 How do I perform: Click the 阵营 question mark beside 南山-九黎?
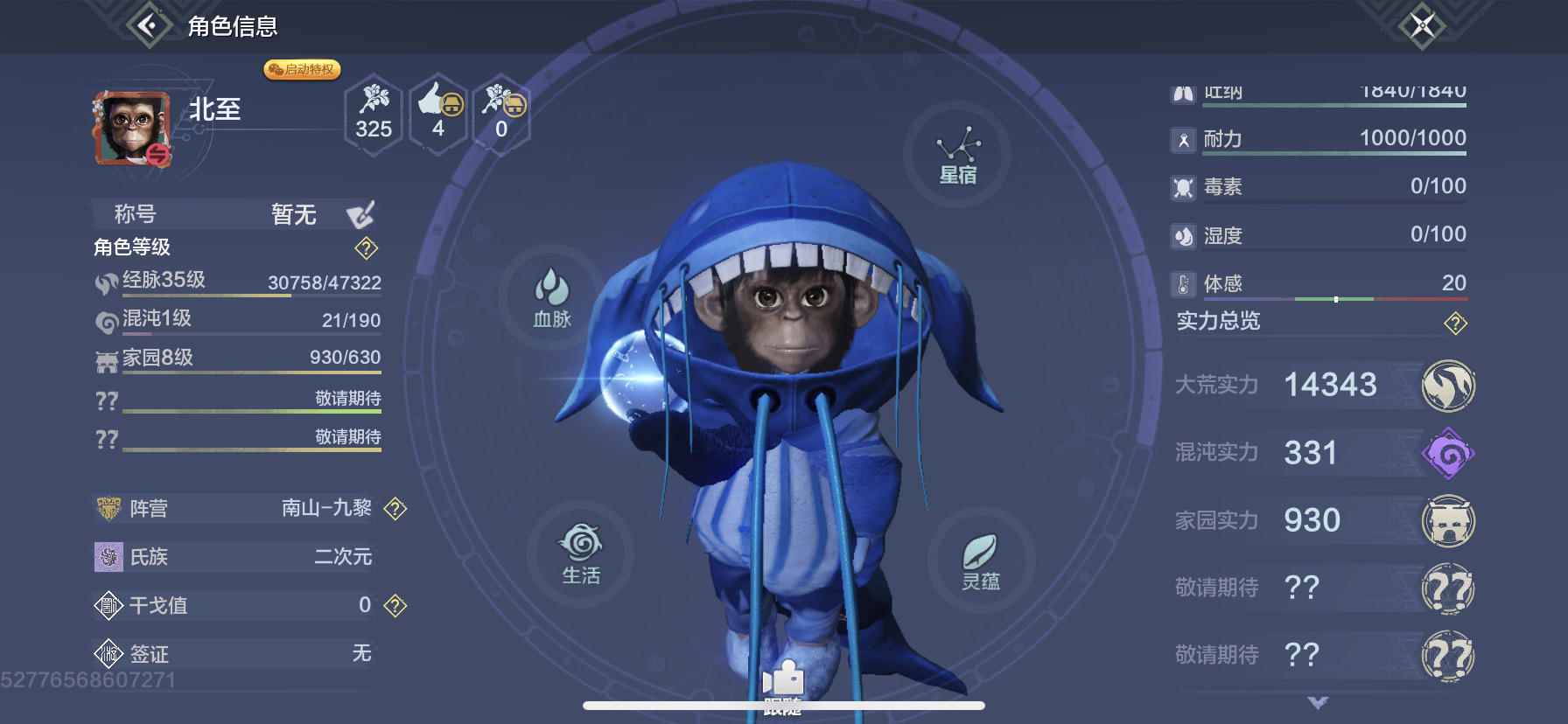[395, 508]
